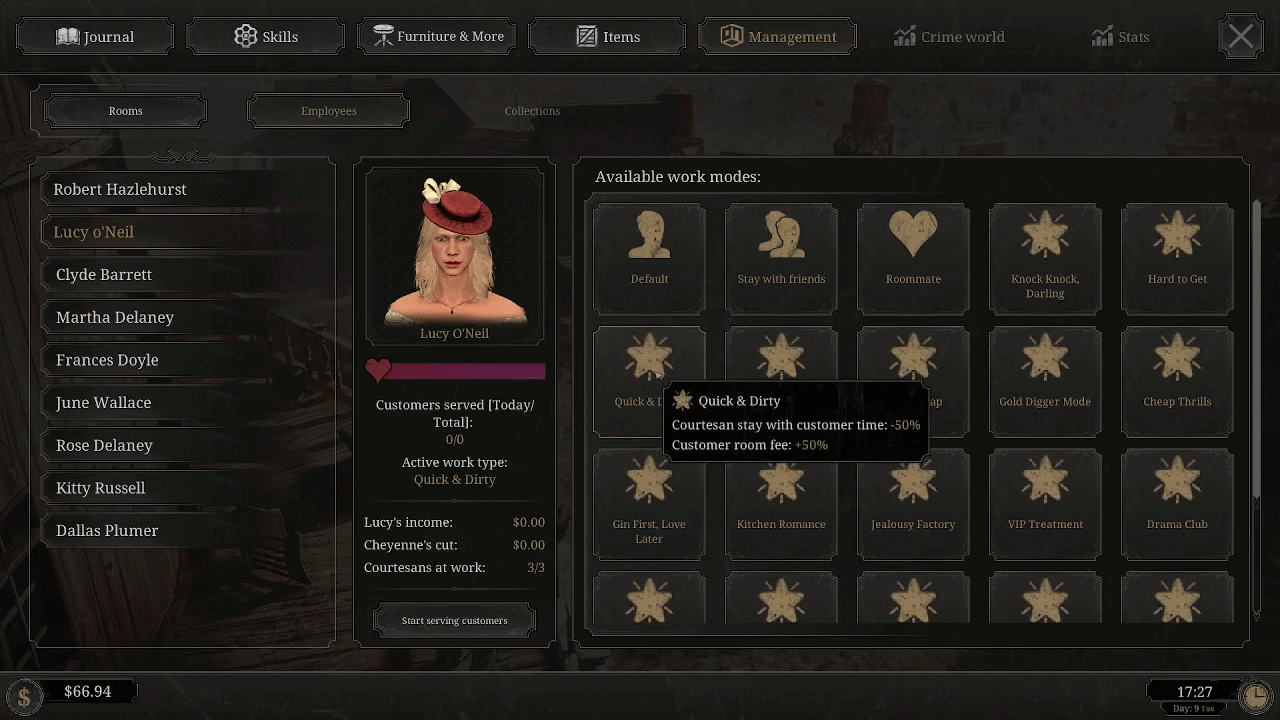
Task: Go to the Items tab
Action: (x=608, y=37)
